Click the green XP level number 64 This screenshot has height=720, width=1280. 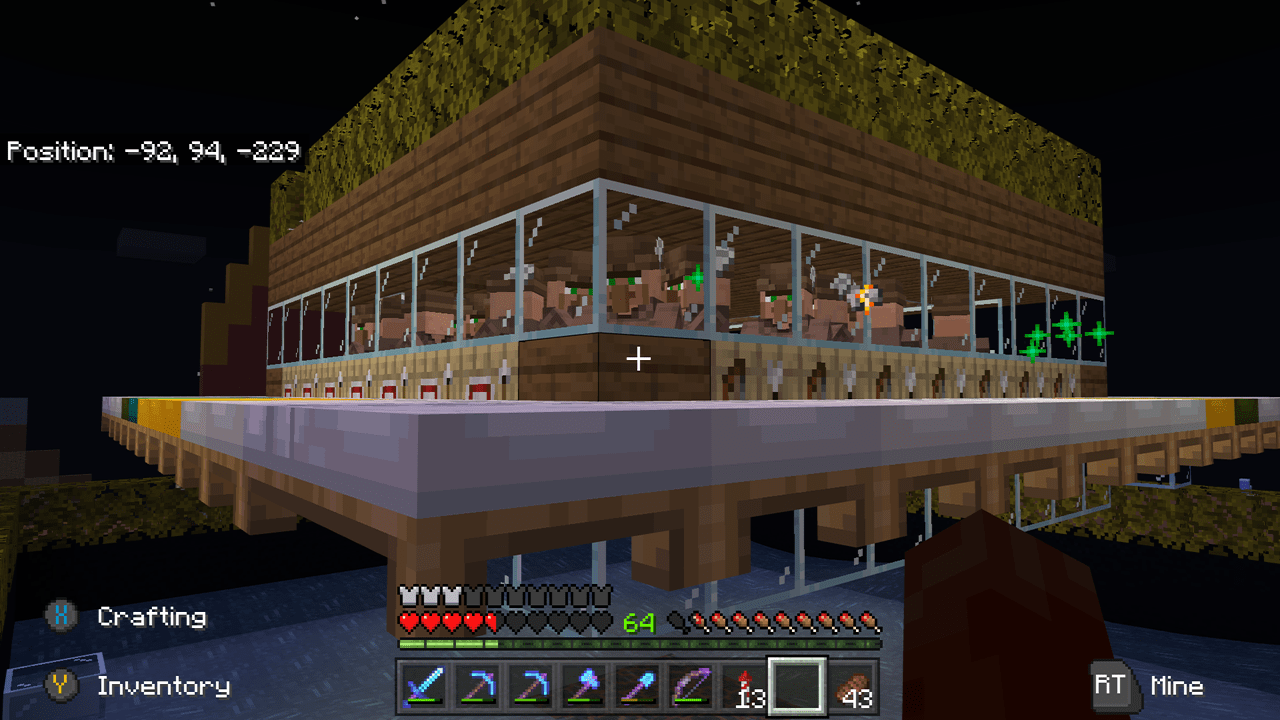(x=640, y=622)
